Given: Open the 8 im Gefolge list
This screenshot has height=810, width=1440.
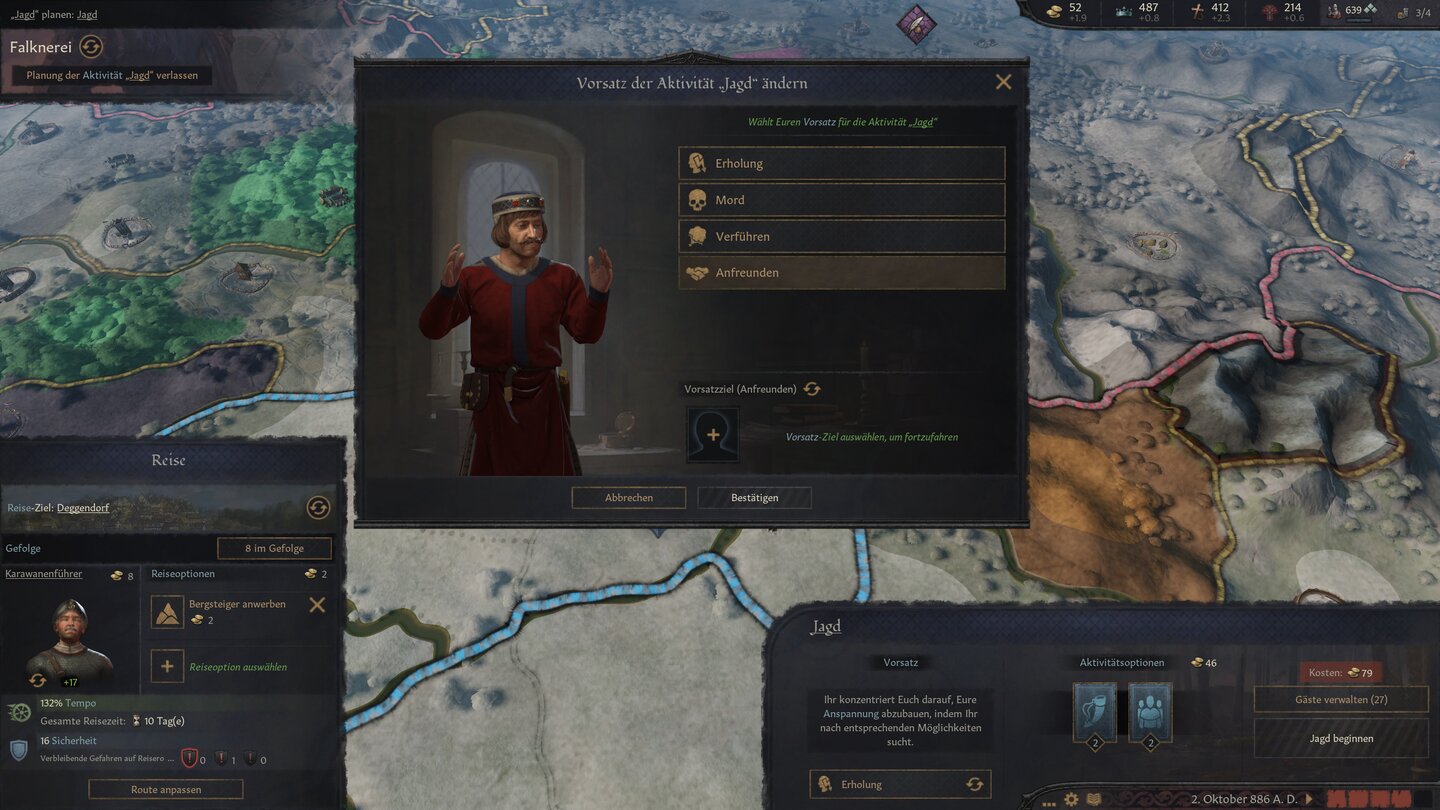Looking at the screenshot, I should [274, 548].
